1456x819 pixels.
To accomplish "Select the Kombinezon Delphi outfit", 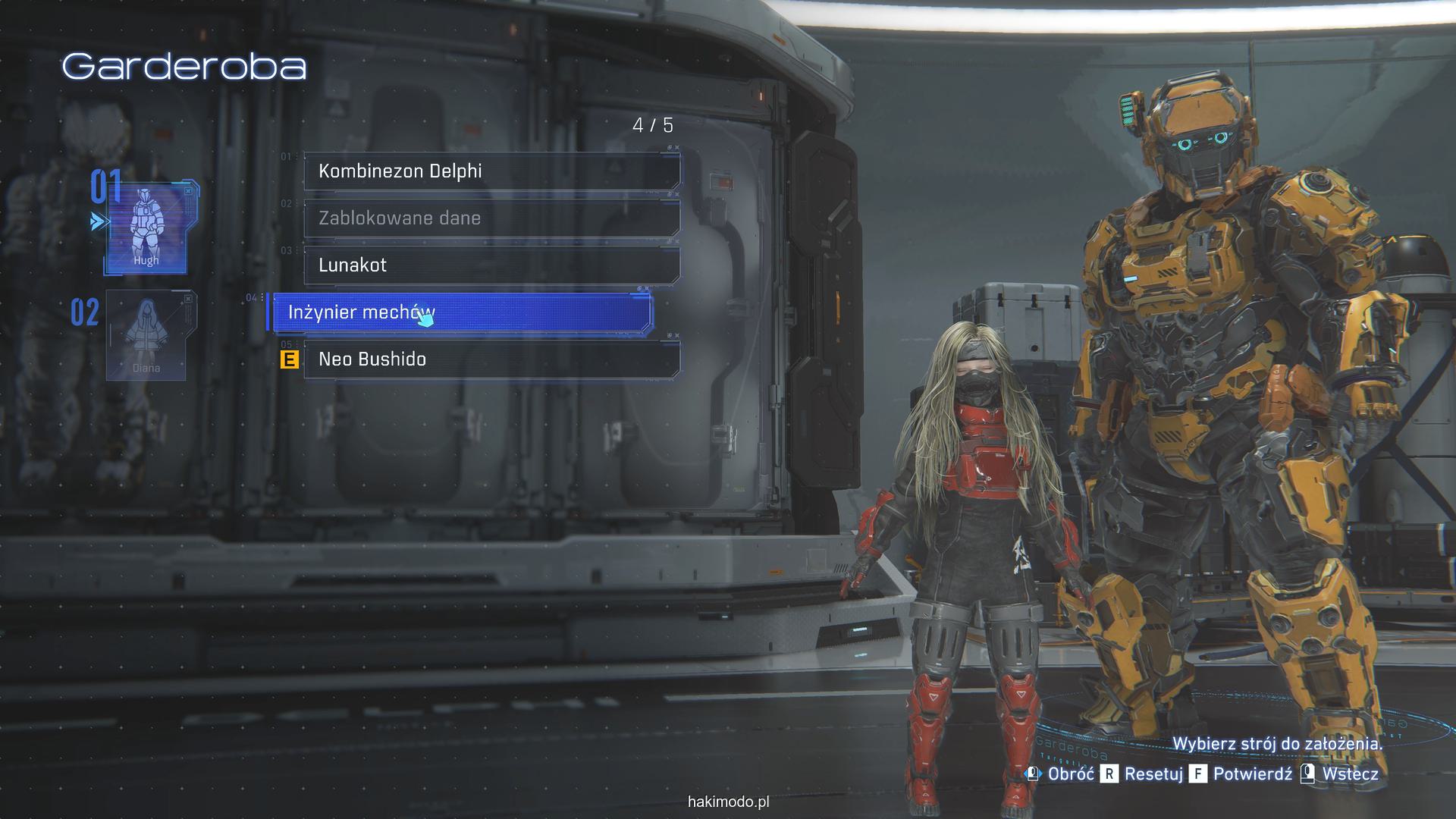I will click(491, 171).
